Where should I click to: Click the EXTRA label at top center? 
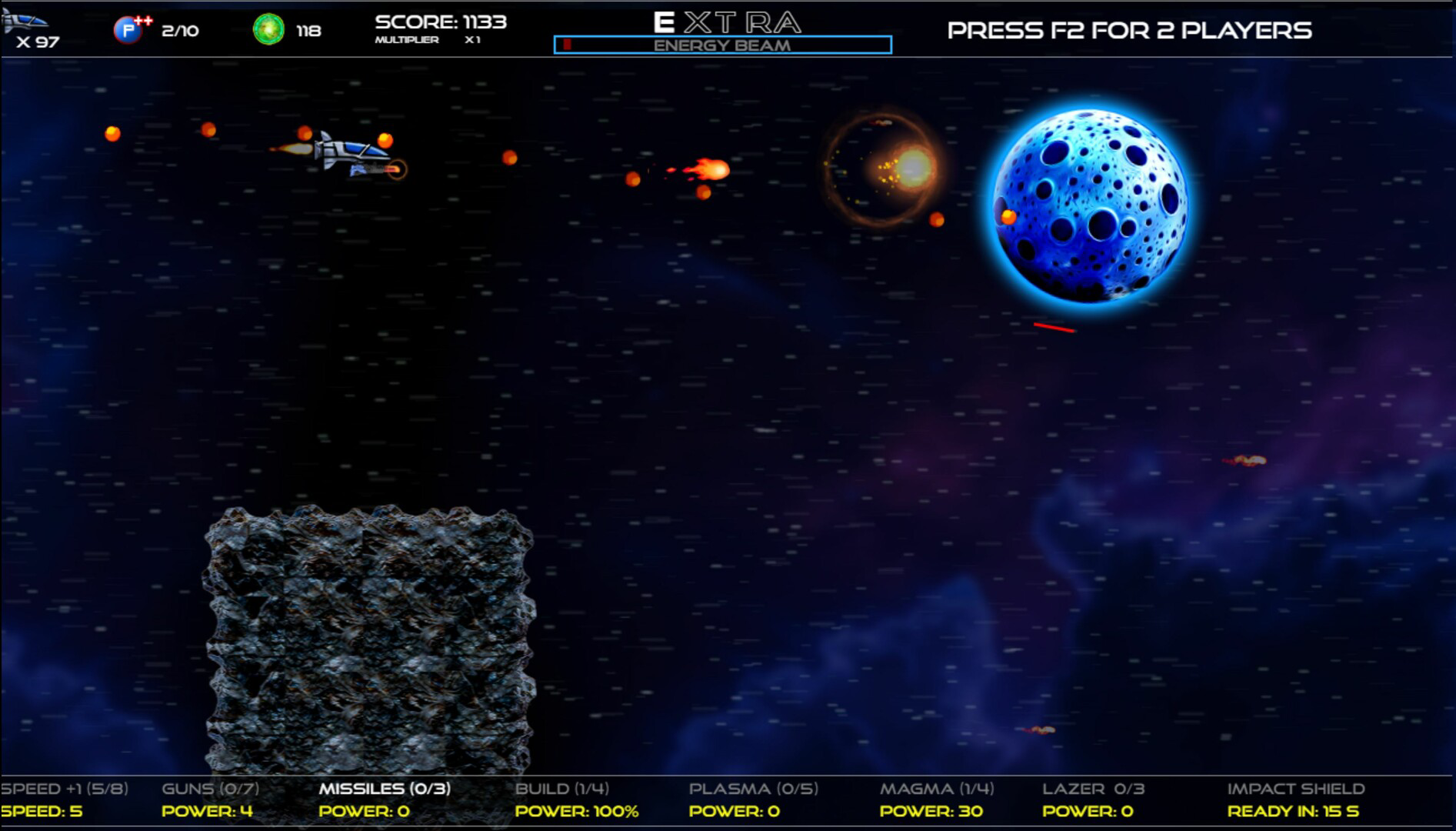(x=726, y=21)
